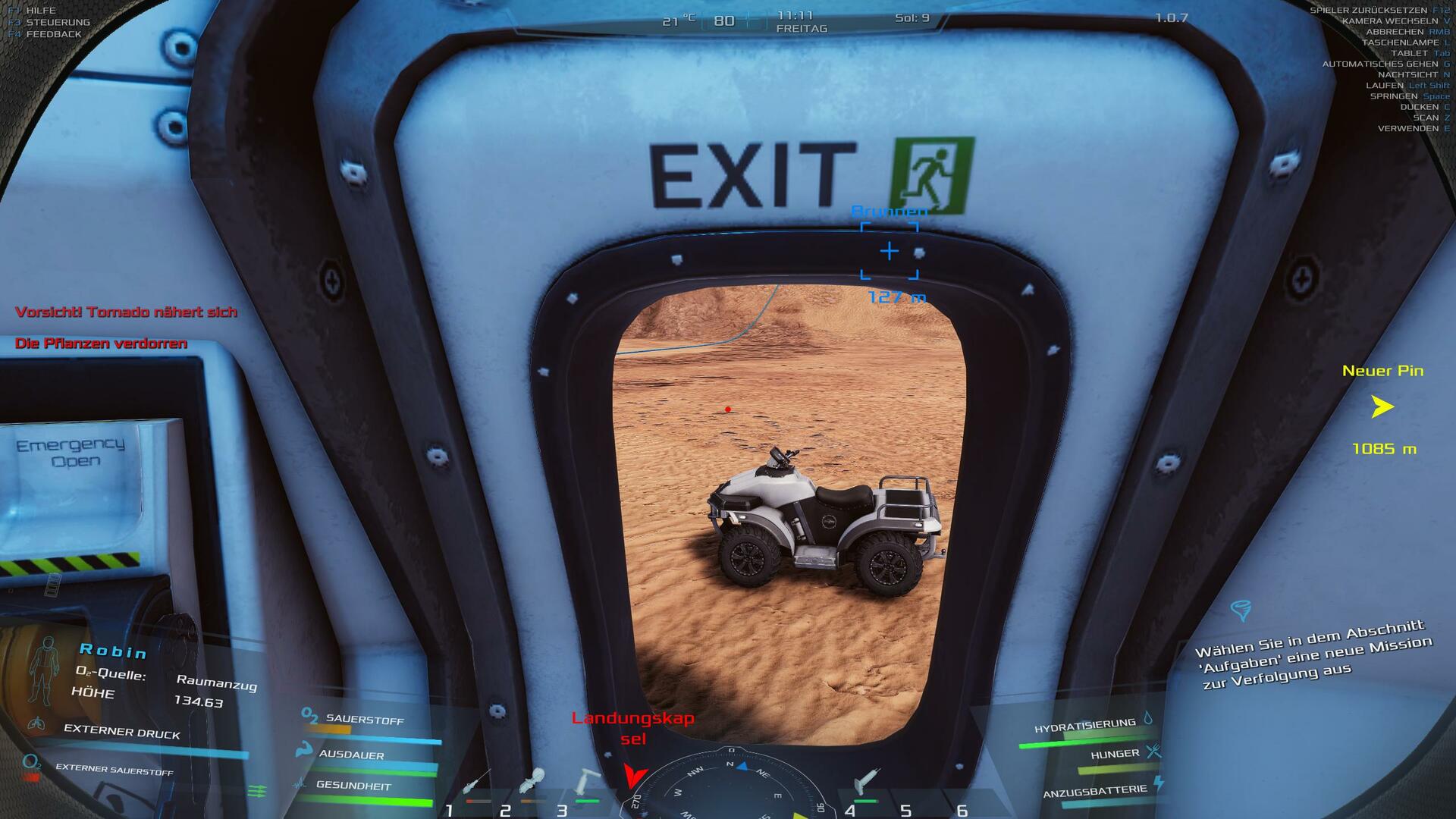Click the tornado warning icon
The image size is (1456, 819).
click(1241, 610)
